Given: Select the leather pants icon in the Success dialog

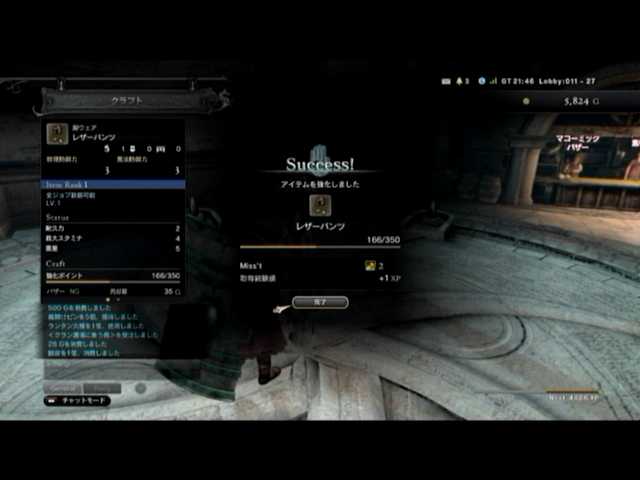Looking at the screenshot, I should 320,205.
